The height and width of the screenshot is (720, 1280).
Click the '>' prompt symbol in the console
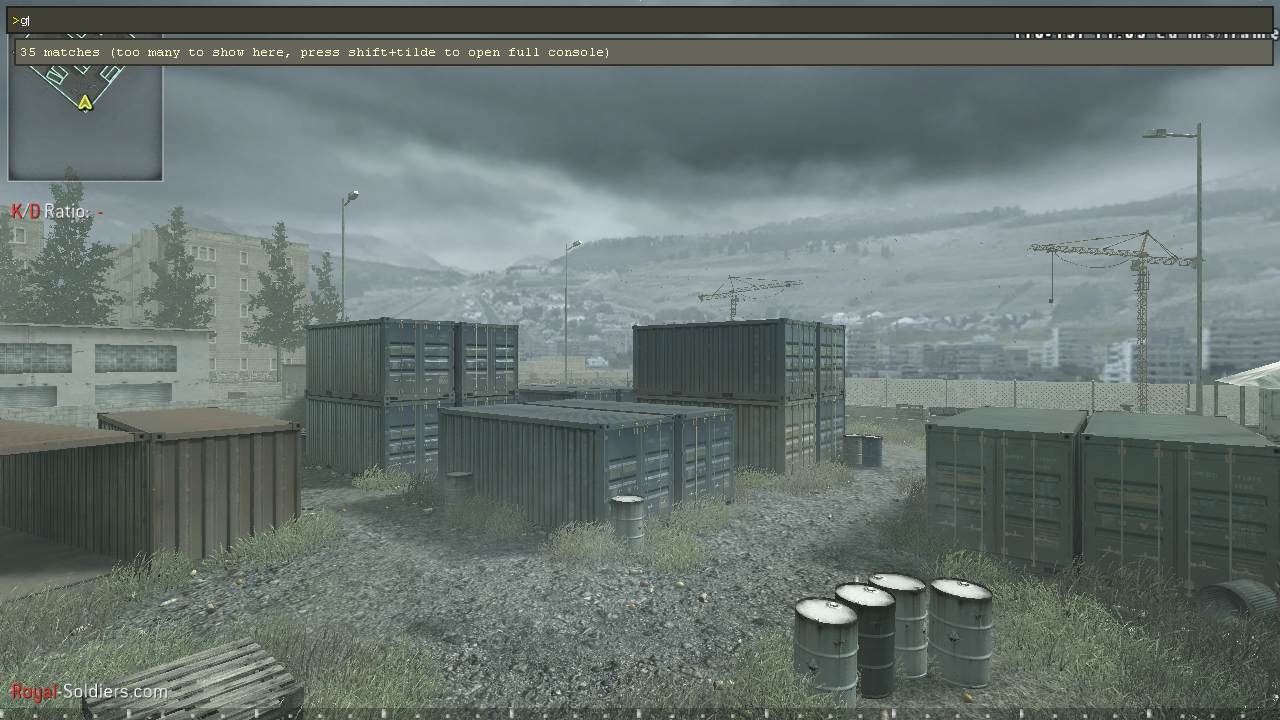(x=16, y=19)
